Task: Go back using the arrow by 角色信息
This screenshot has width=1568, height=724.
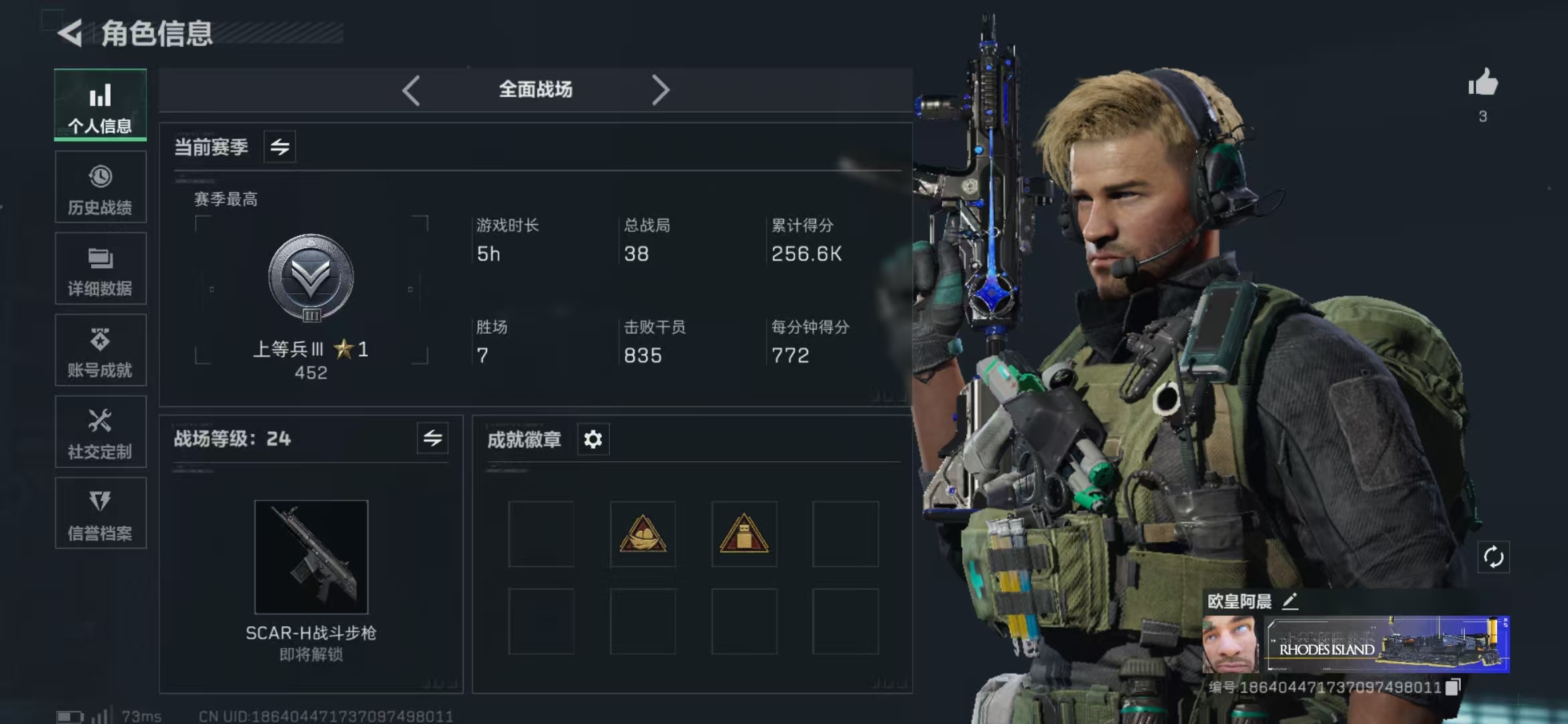Action: click(x=70, y=33)
